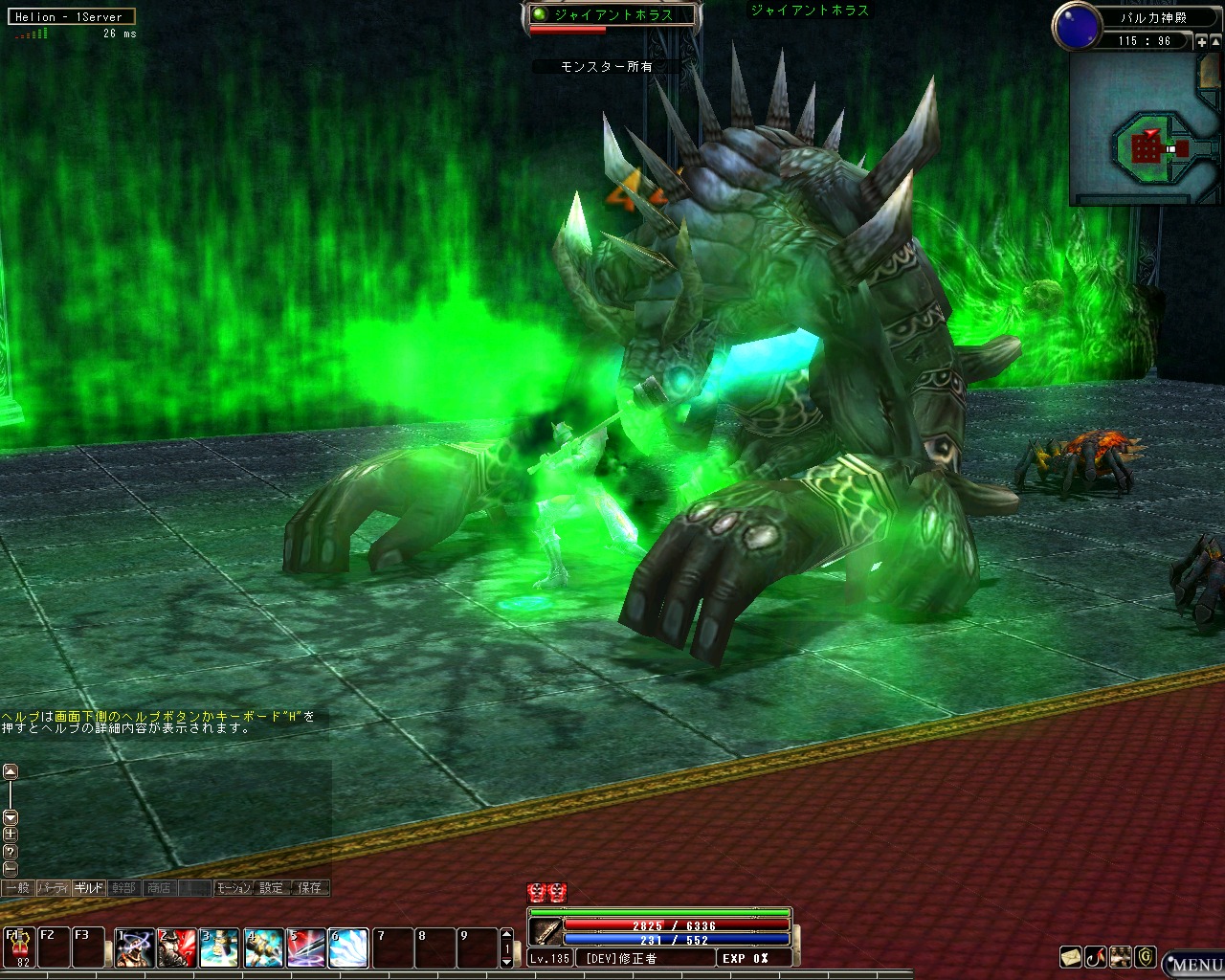
Task: Cast the red skill in slot 2
Action: tap(177, 947)
